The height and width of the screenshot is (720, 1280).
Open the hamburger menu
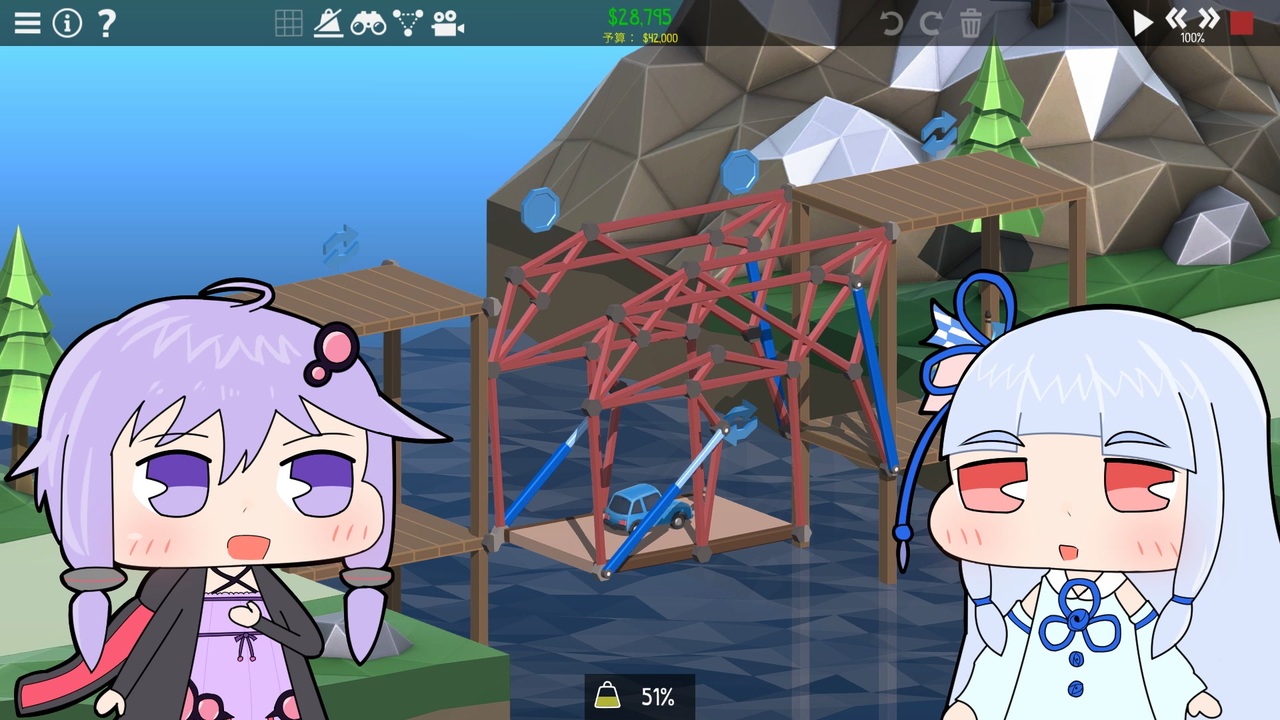[x=27, y=23]
